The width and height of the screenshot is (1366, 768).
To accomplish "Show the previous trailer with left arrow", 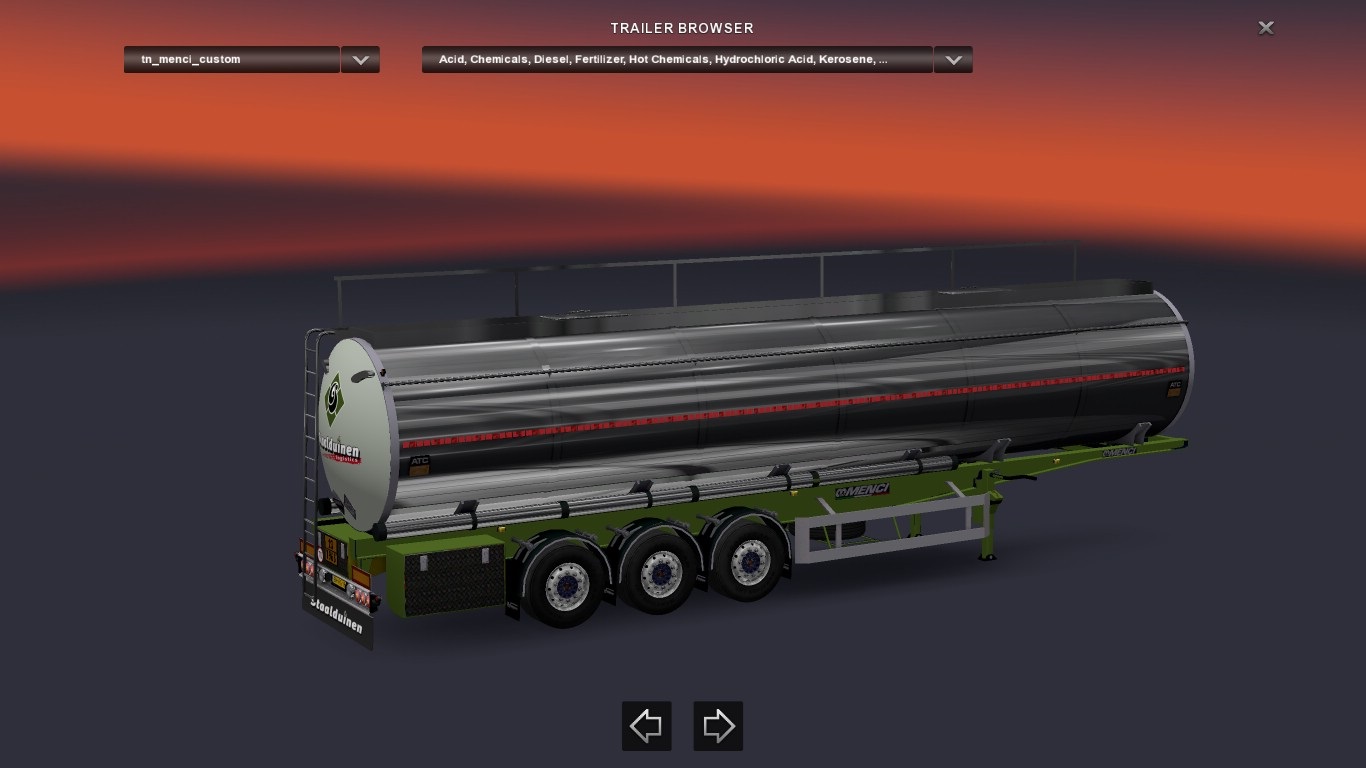I will pyautogui.click(x=647, y=726).
